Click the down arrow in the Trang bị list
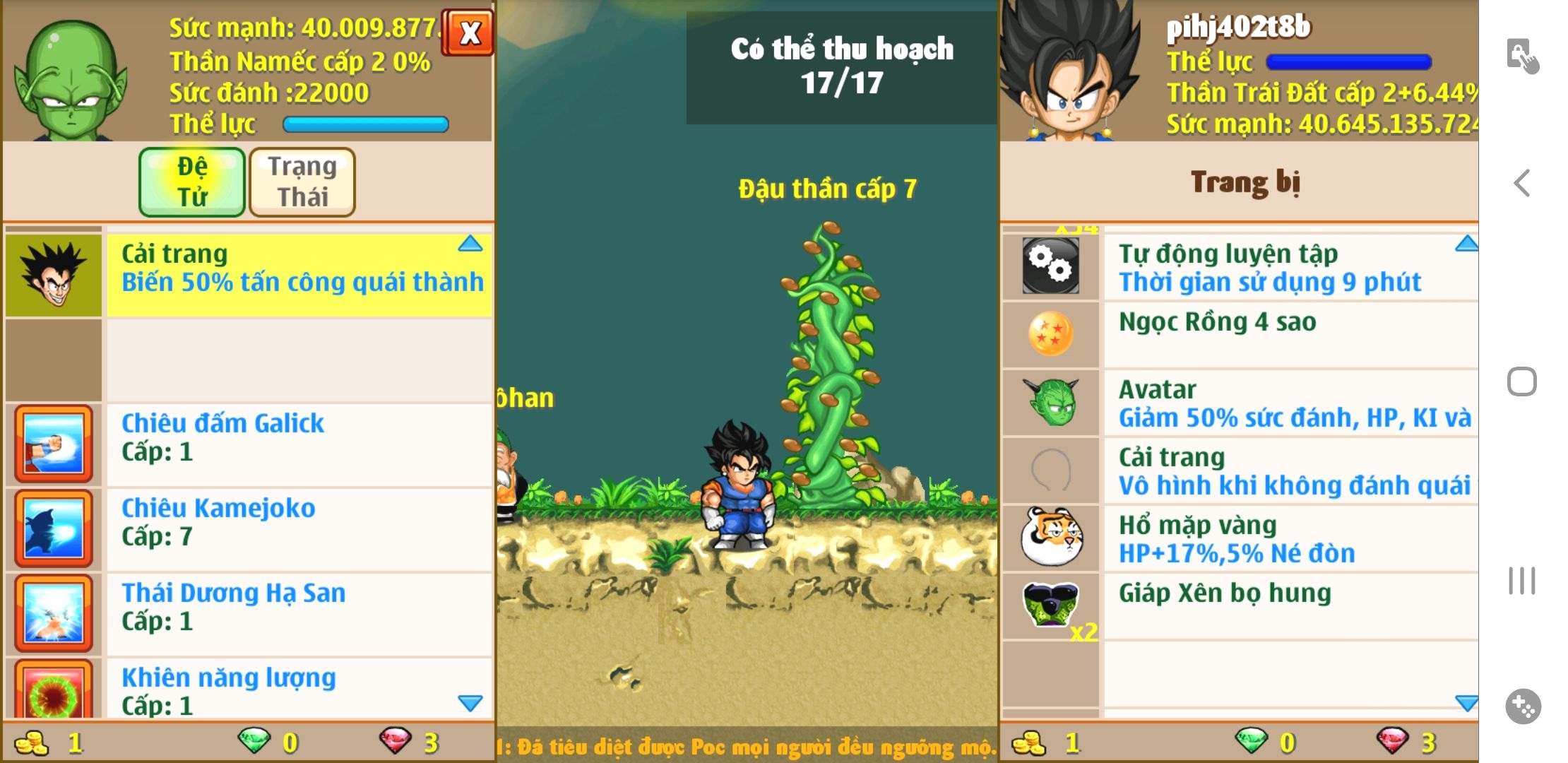The width and height of the screenshot is (1568, 763). pyautogui.click(x=1466, y=703)
